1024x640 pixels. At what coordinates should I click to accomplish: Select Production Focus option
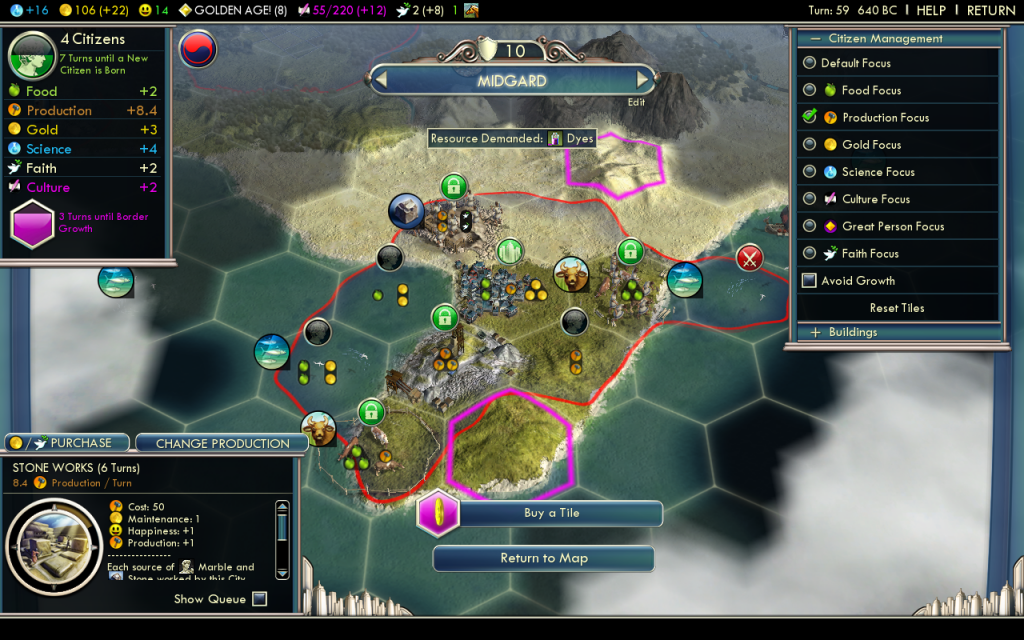tap(810, 117)
